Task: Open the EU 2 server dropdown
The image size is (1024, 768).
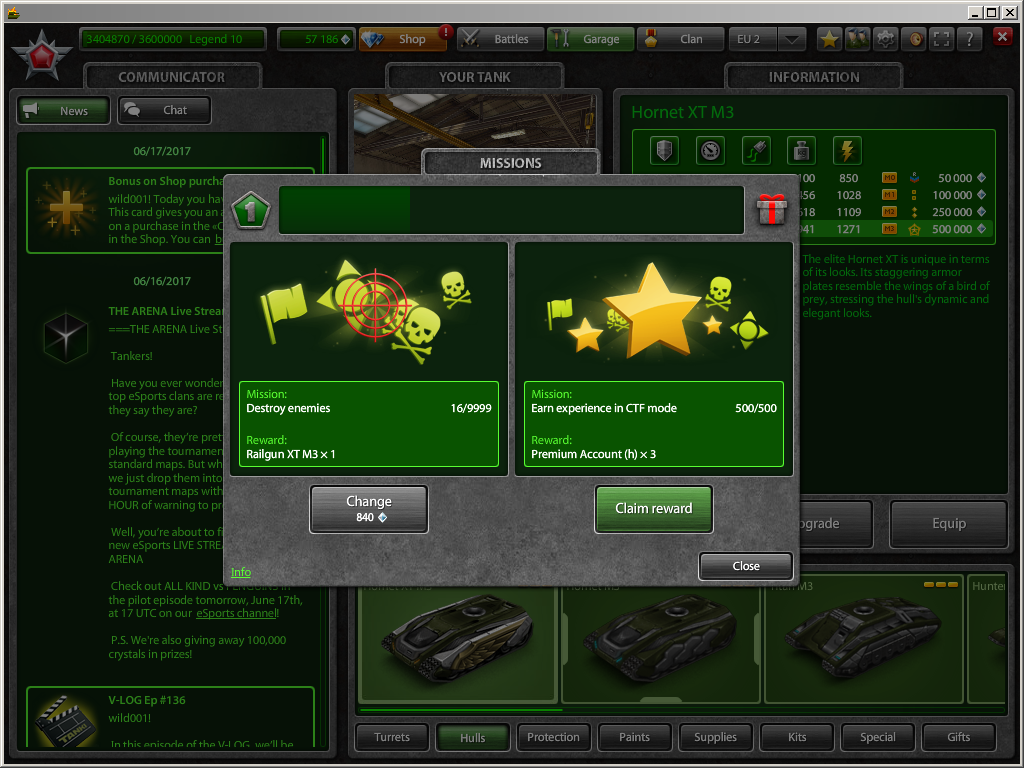Action: tap(792, 40)
